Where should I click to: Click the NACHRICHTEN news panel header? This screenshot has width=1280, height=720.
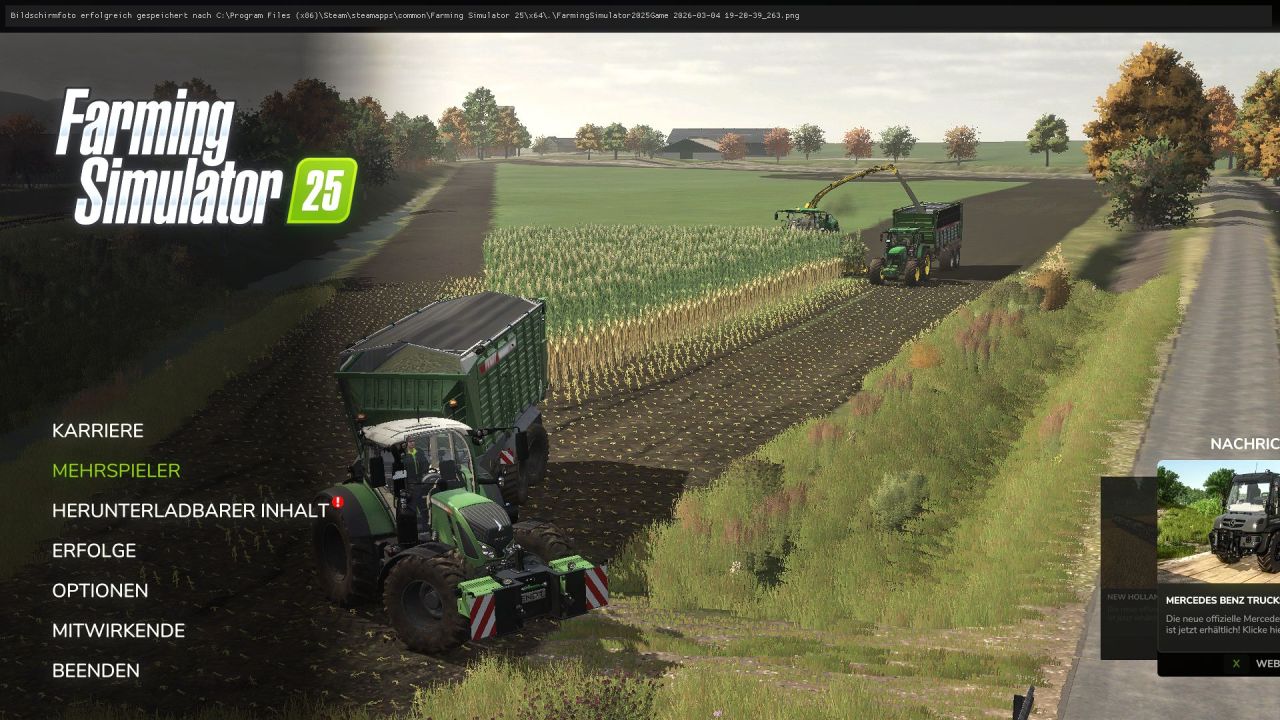coord(1243,446)
